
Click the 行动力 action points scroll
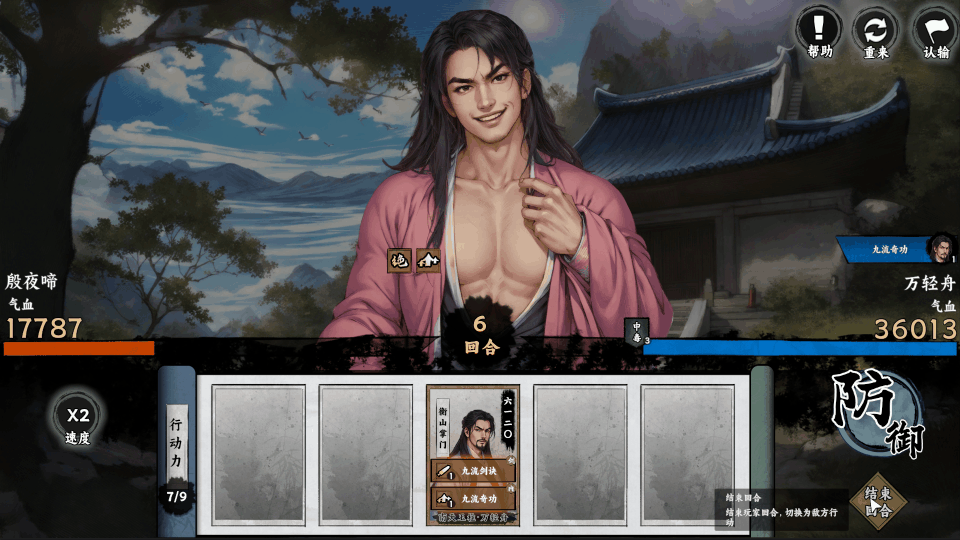coord(176,445)
